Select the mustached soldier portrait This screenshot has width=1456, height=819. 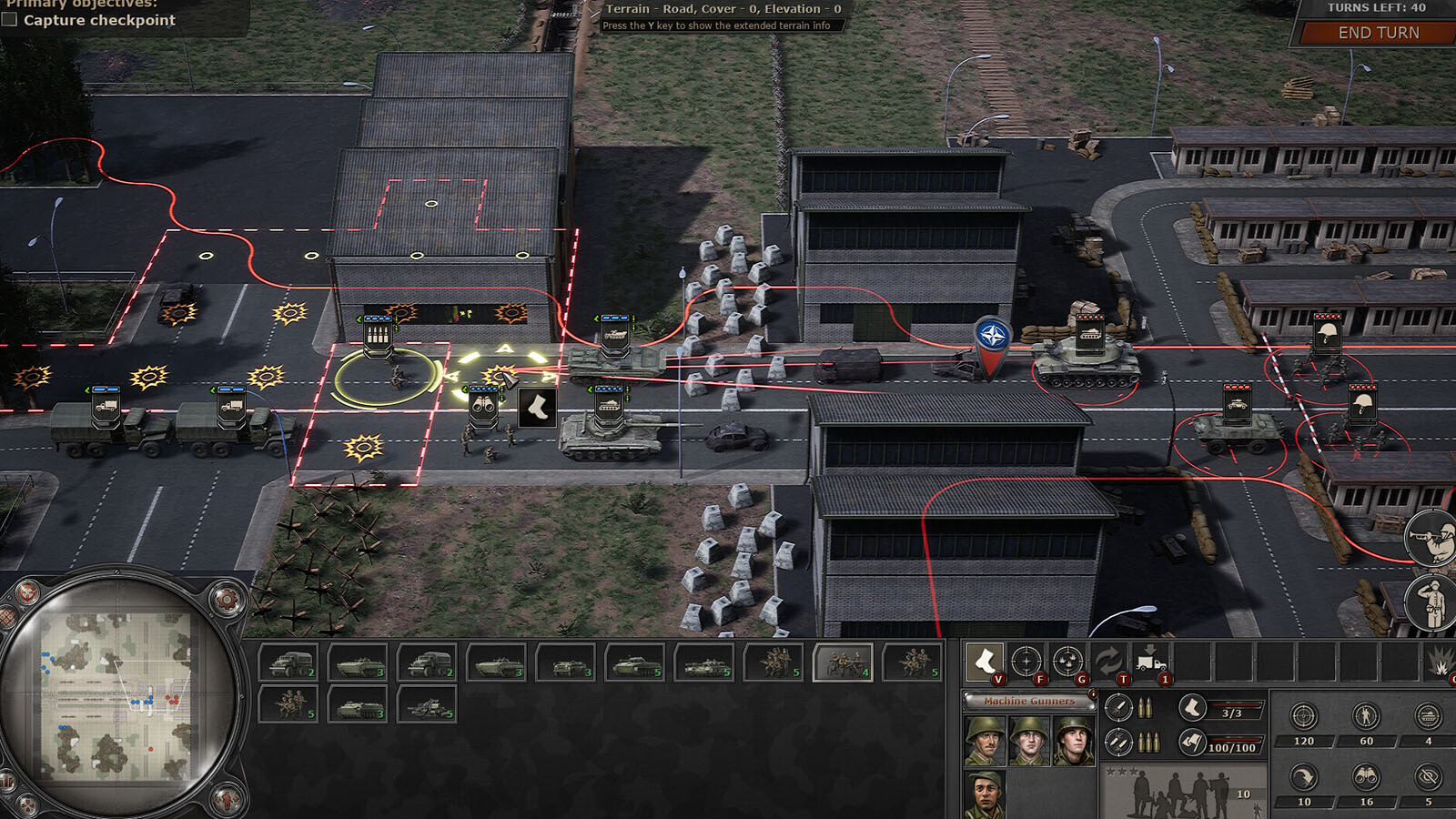985,794
